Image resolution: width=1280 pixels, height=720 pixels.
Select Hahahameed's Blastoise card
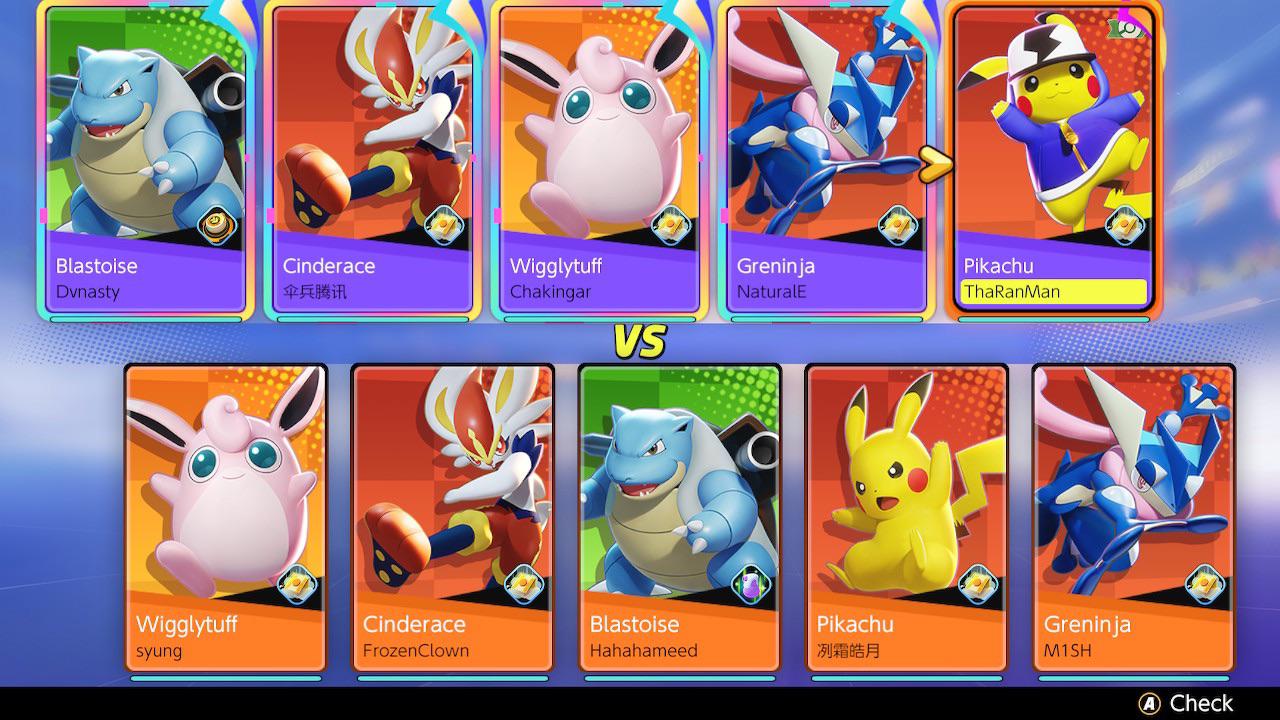(x=679, y=520)
